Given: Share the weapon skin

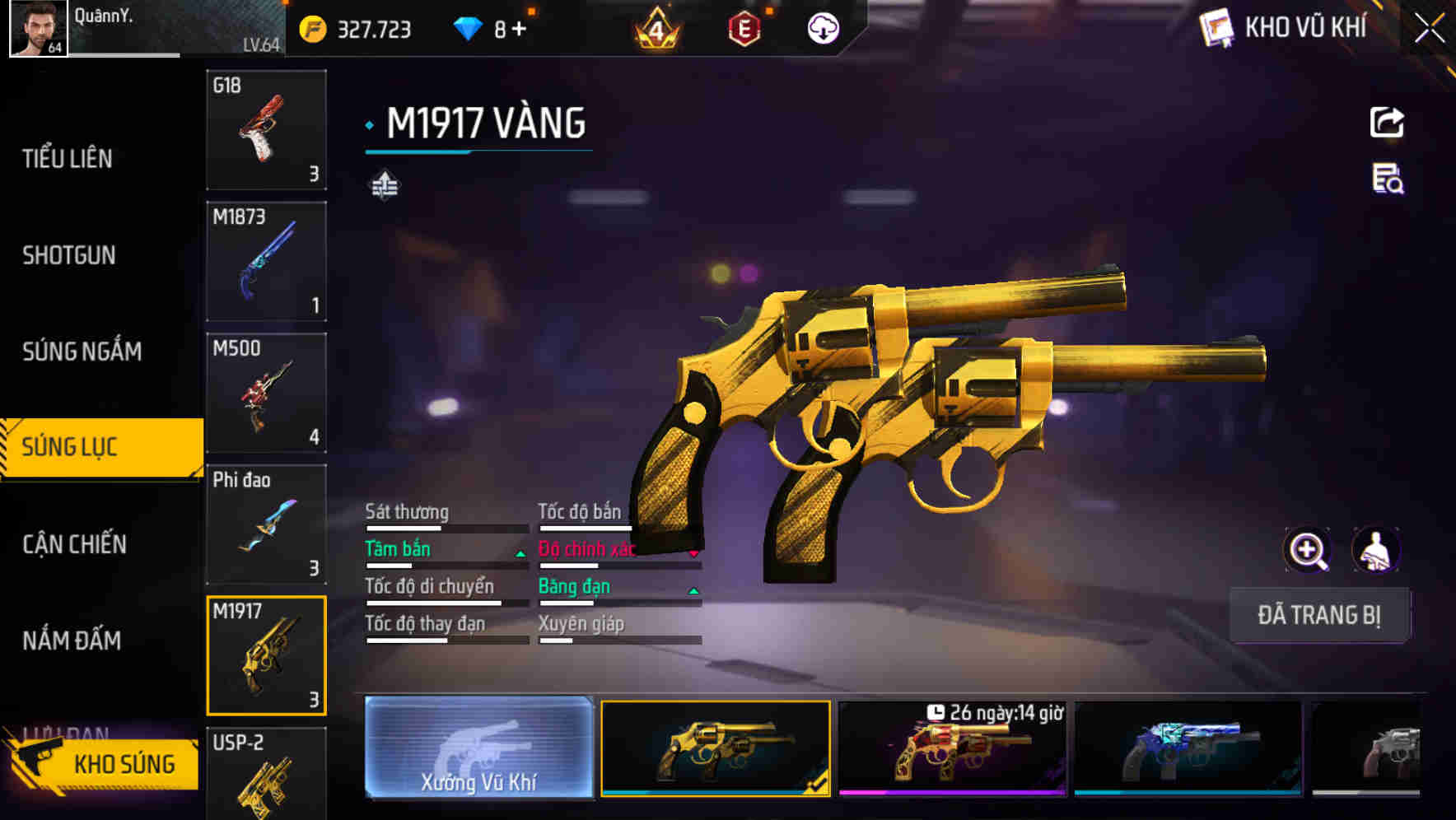Looking at the screenshot, I should (x=1387, y=123).
